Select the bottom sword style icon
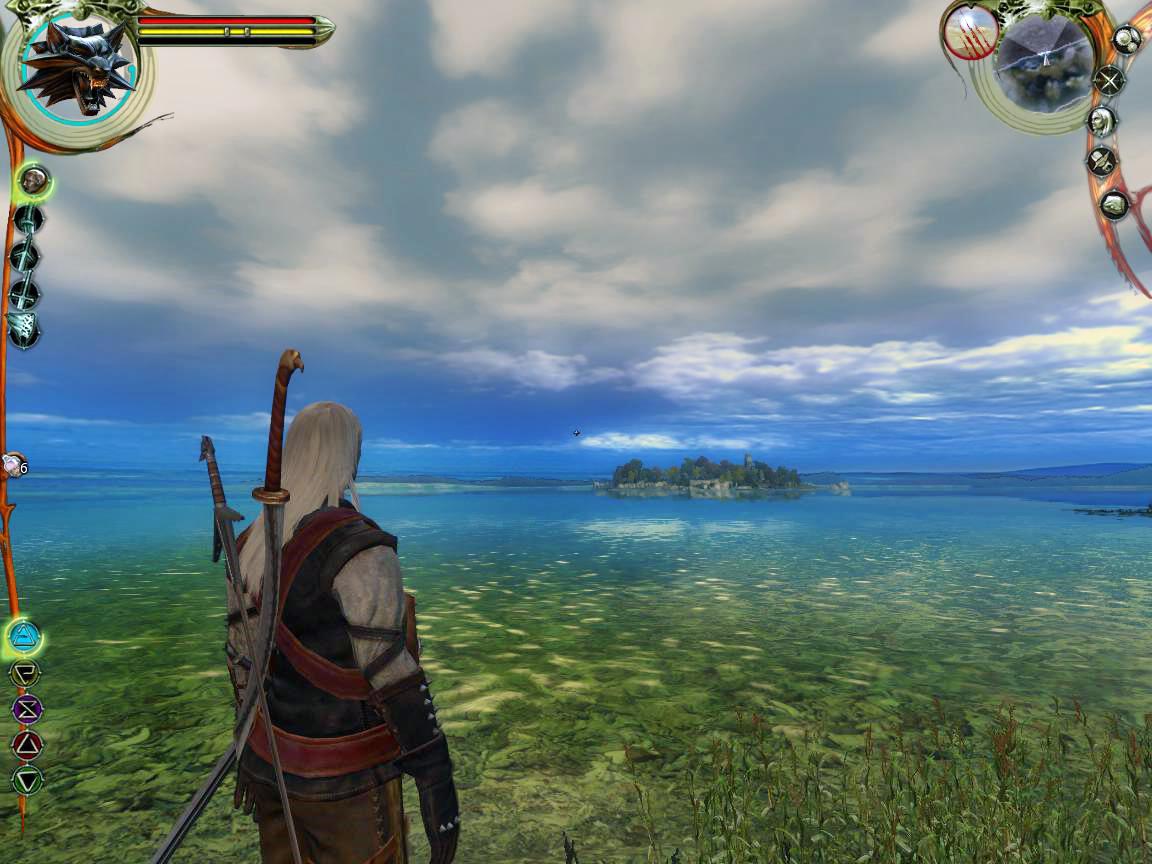The width and height of the screenshot is (1152, 864). [x=24, y=294]
